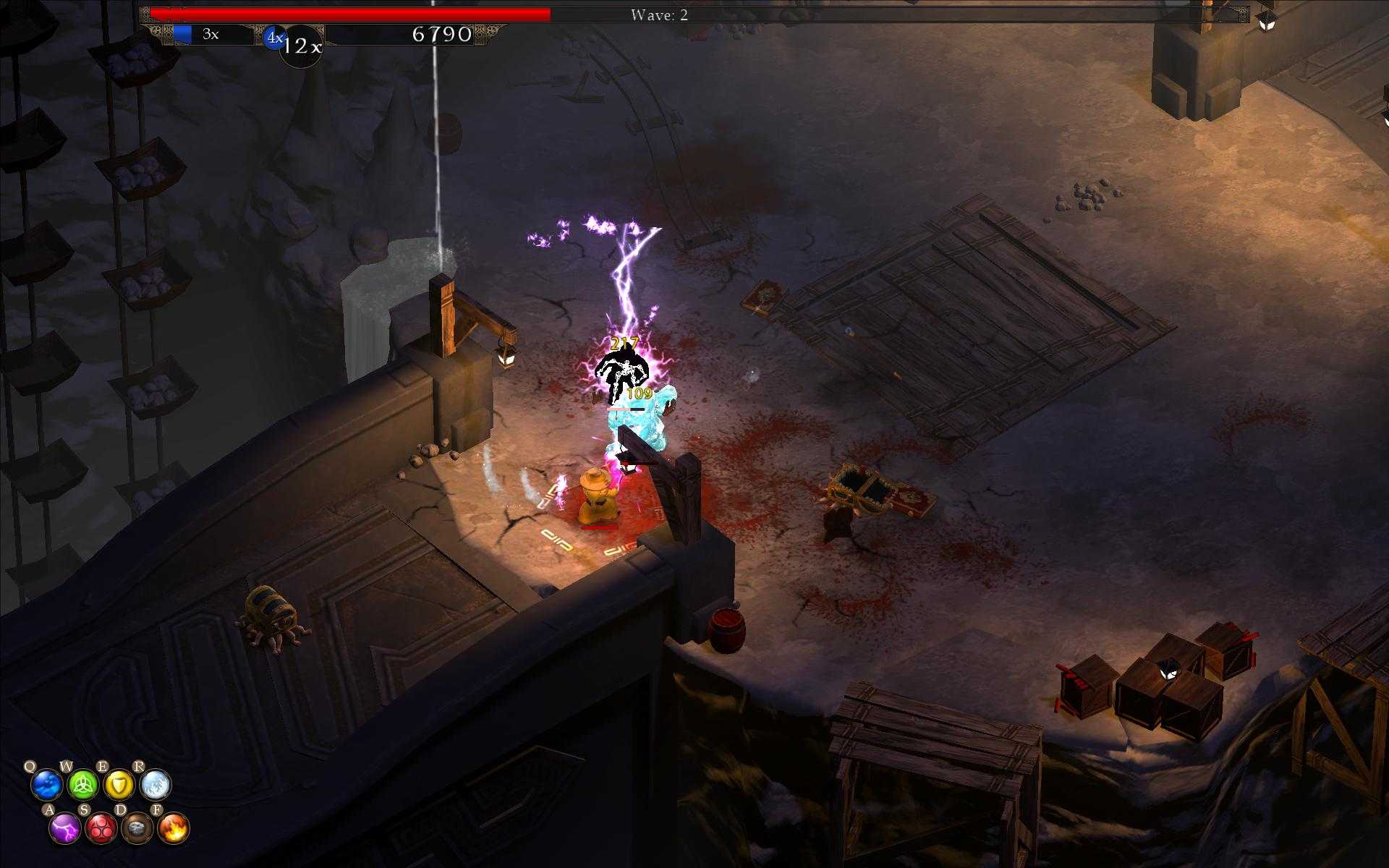
Task: Select the Water element icon
Action: (x=46, y=785)
